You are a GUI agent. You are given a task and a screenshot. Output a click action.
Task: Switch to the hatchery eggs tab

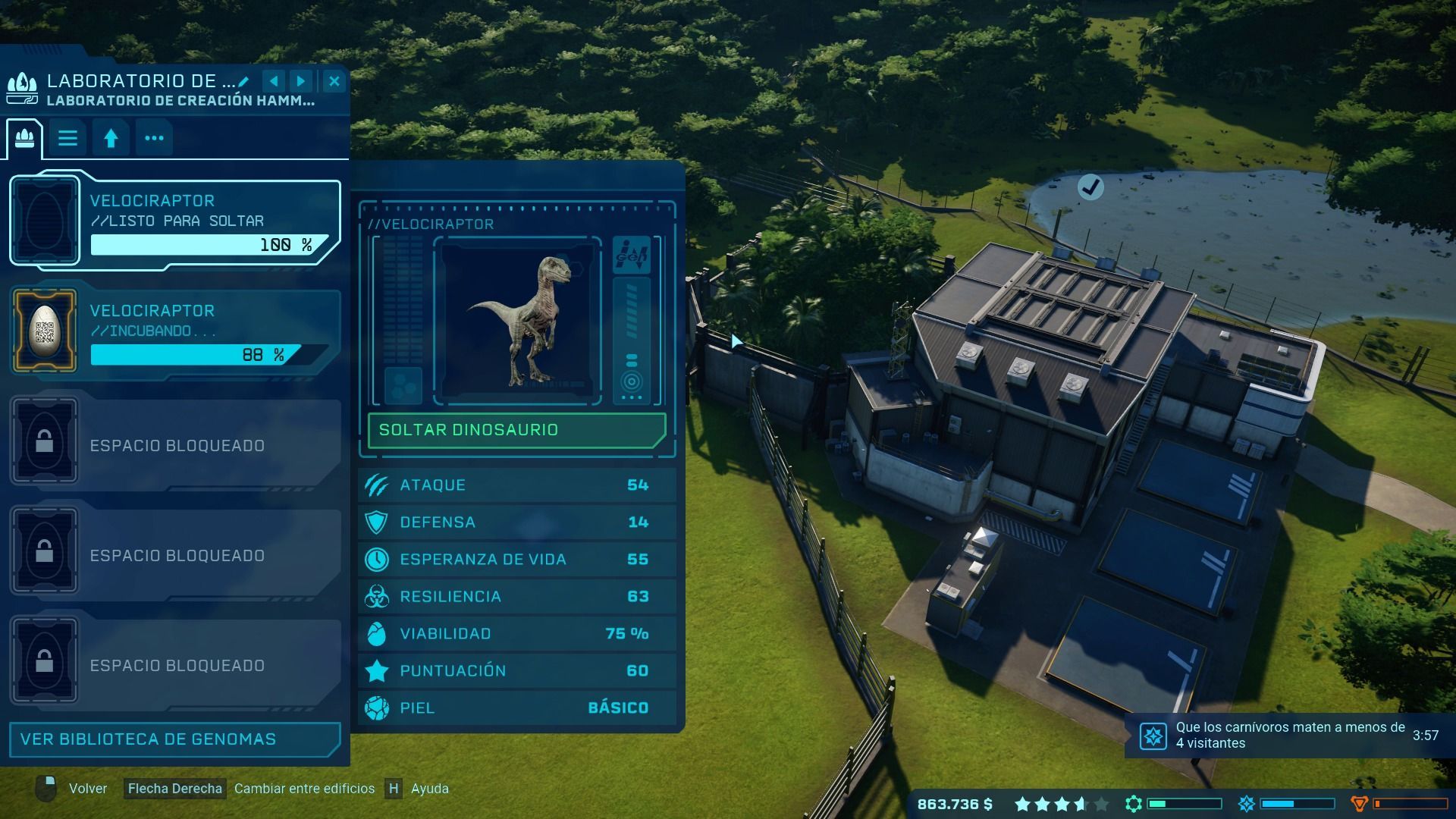pyautogui.click(x=25, y=139)
